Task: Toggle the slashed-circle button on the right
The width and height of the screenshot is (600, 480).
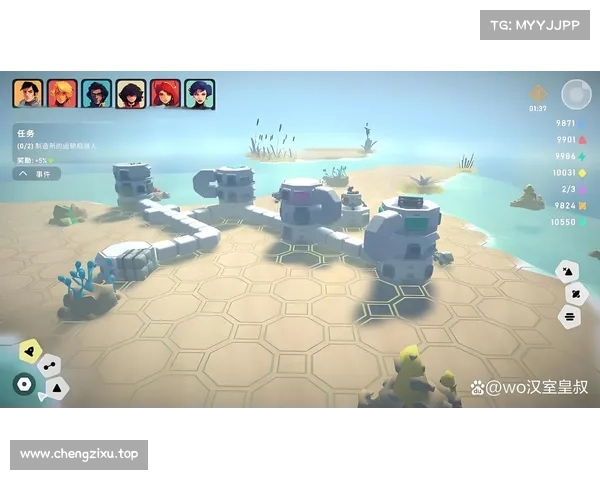Action: 575,293
